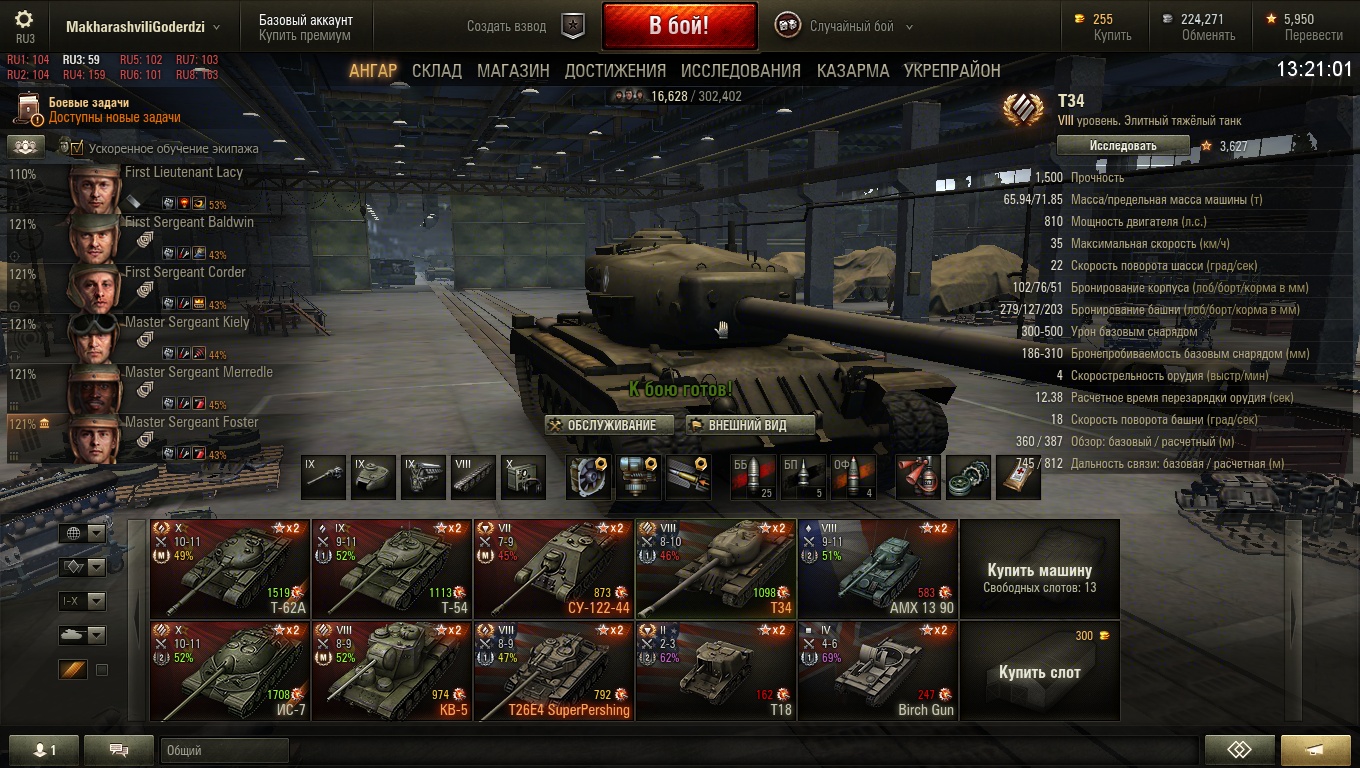
Task: Buy a new slot with Купить слот
Action: (1039, 670)
